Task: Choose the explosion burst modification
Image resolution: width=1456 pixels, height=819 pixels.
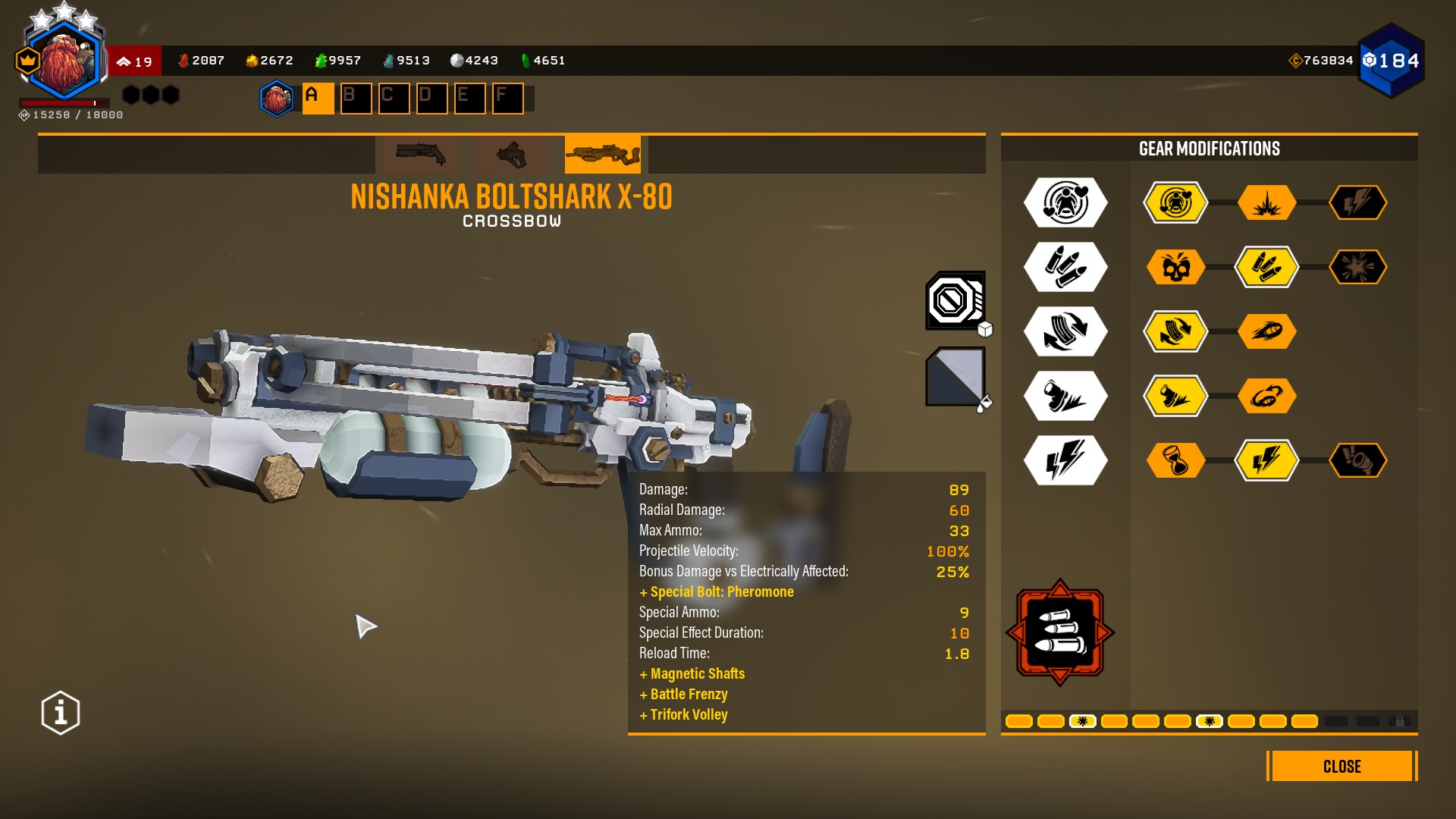Action: [x=1266, y=202]
